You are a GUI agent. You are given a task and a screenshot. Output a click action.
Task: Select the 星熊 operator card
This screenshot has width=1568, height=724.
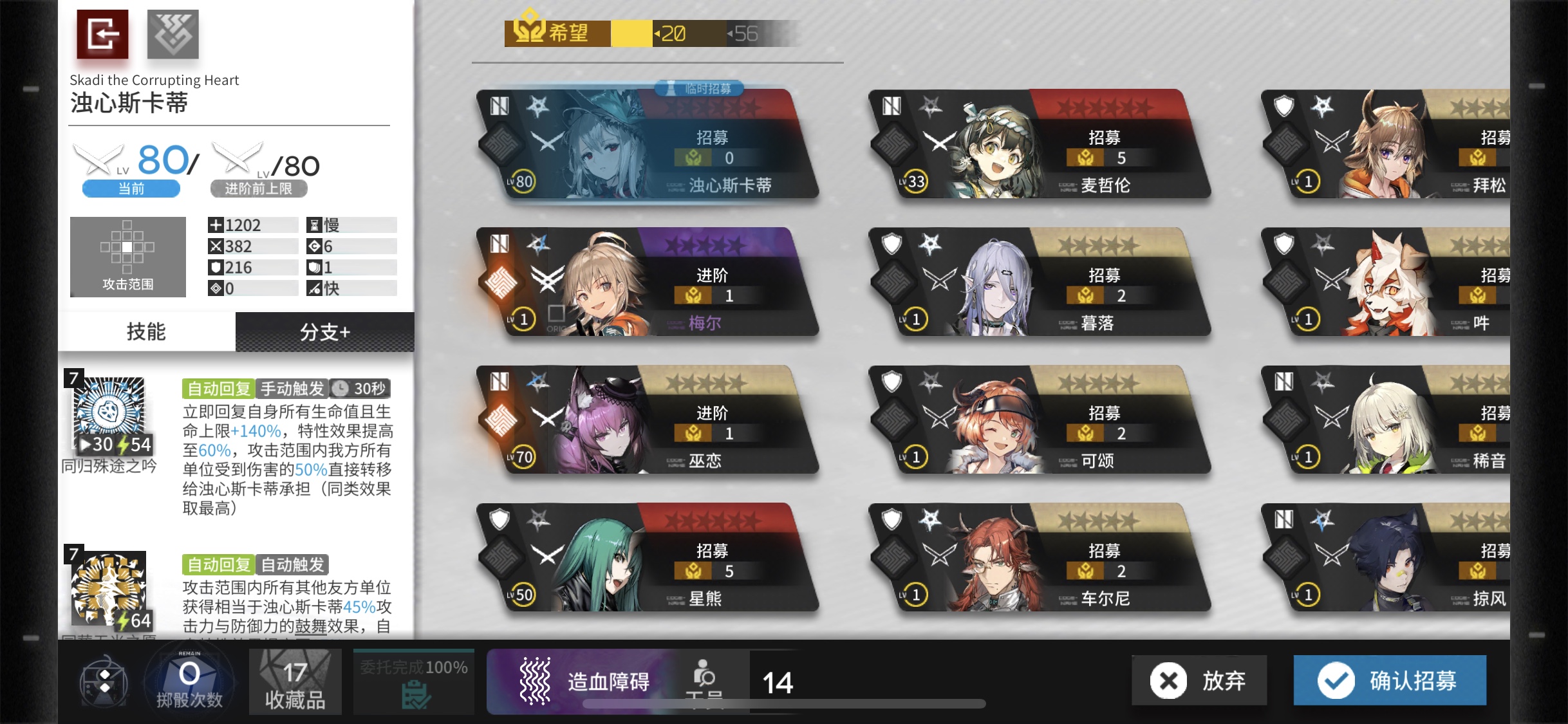pyautogui.click(x=647, y=558)
